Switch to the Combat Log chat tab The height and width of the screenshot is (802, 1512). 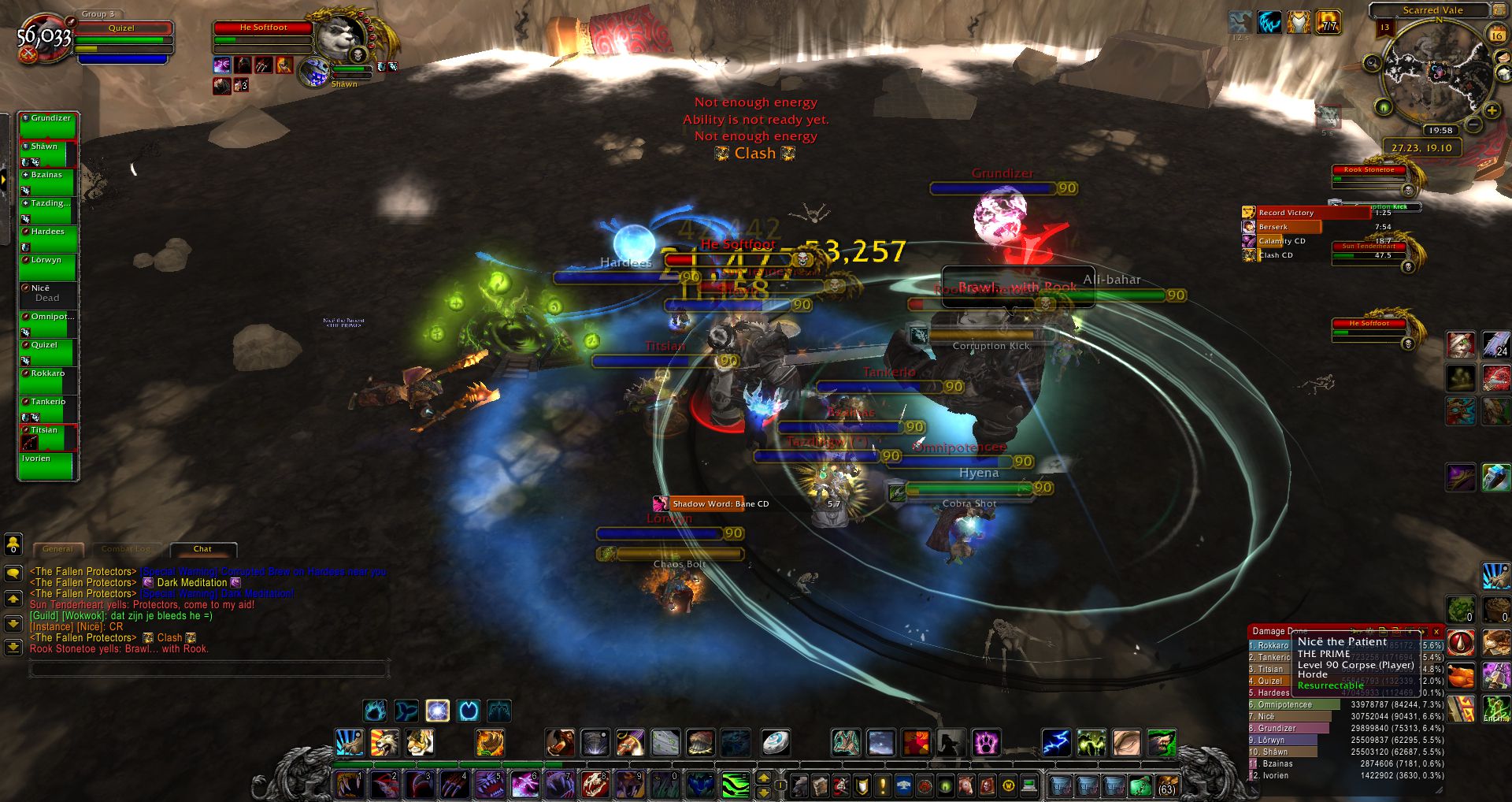[126, 549]
